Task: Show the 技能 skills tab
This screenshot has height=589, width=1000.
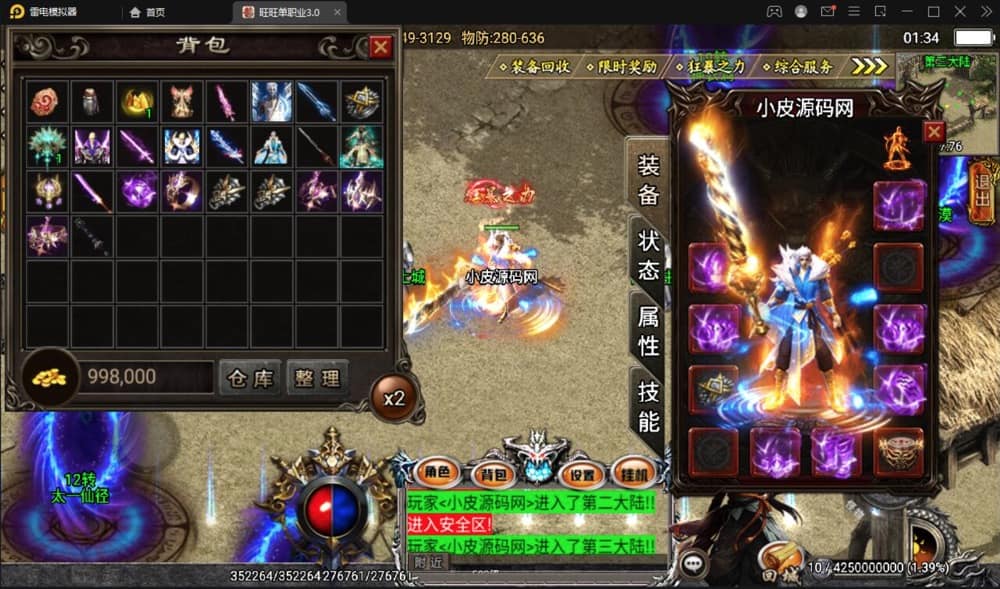Action: tap(648, 407)
